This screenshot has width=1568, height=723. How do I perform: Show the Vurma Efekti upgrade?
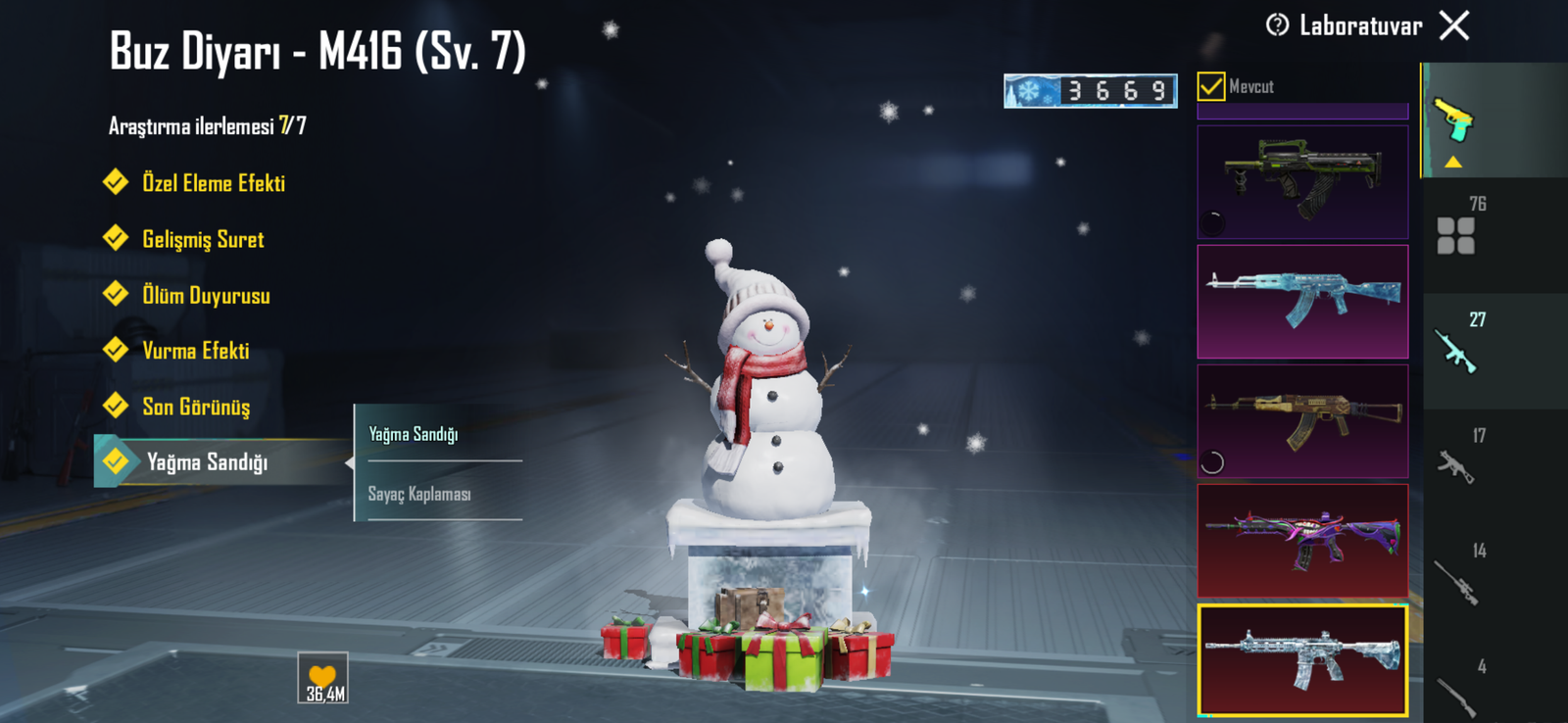coord(195,351)
